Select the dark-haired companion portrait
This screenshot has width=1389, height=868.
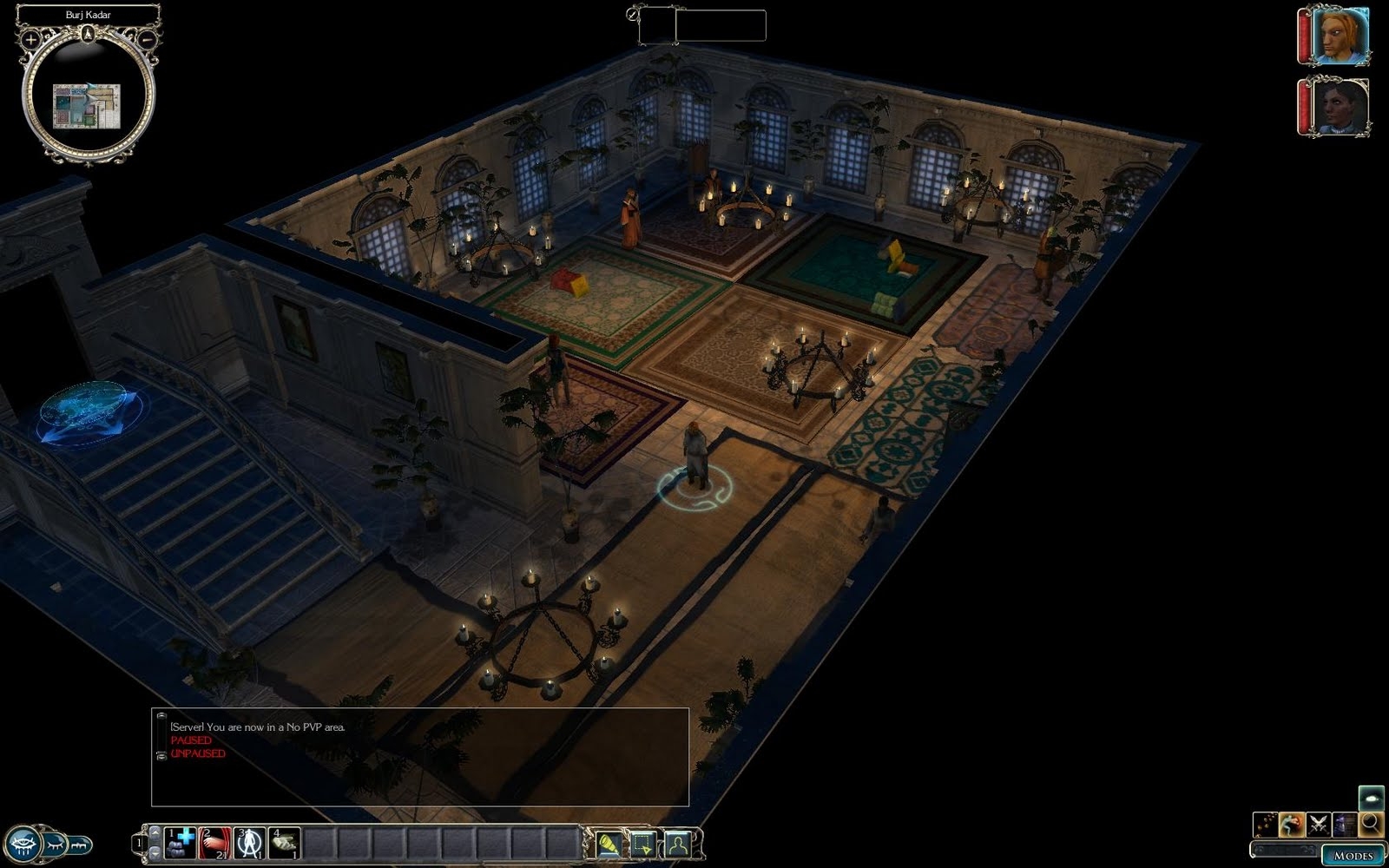[x=1338, y=106]
